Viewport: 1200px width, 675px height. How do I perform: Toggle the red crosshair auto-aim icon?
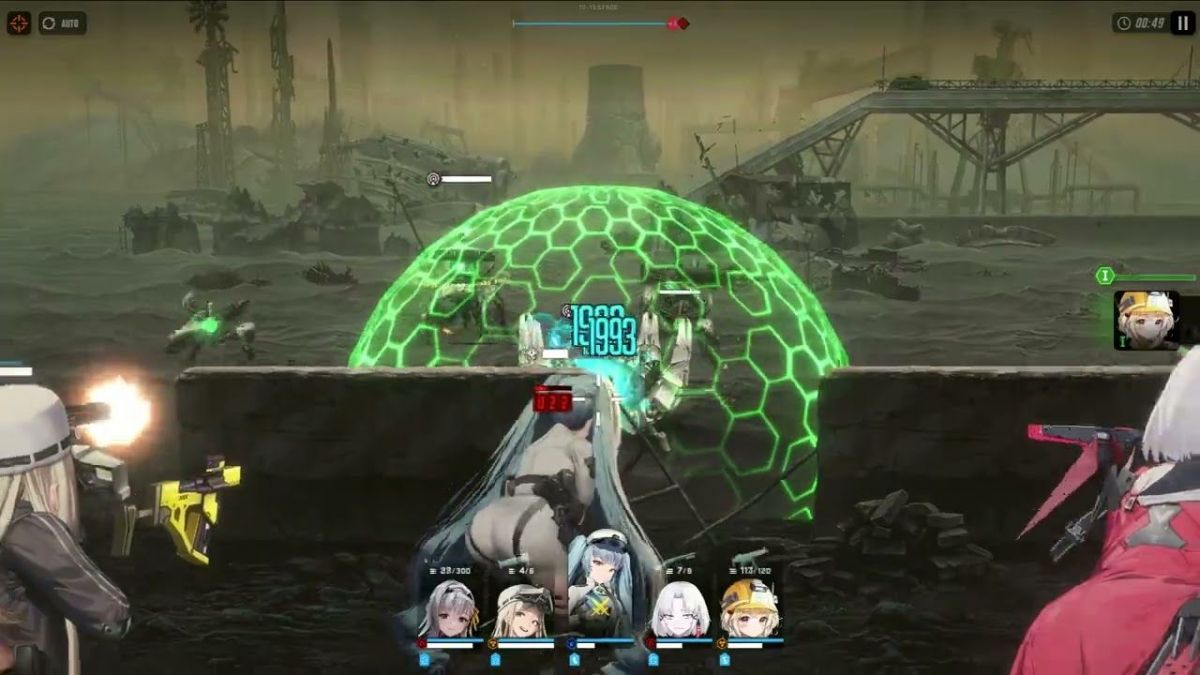[19, 22]
